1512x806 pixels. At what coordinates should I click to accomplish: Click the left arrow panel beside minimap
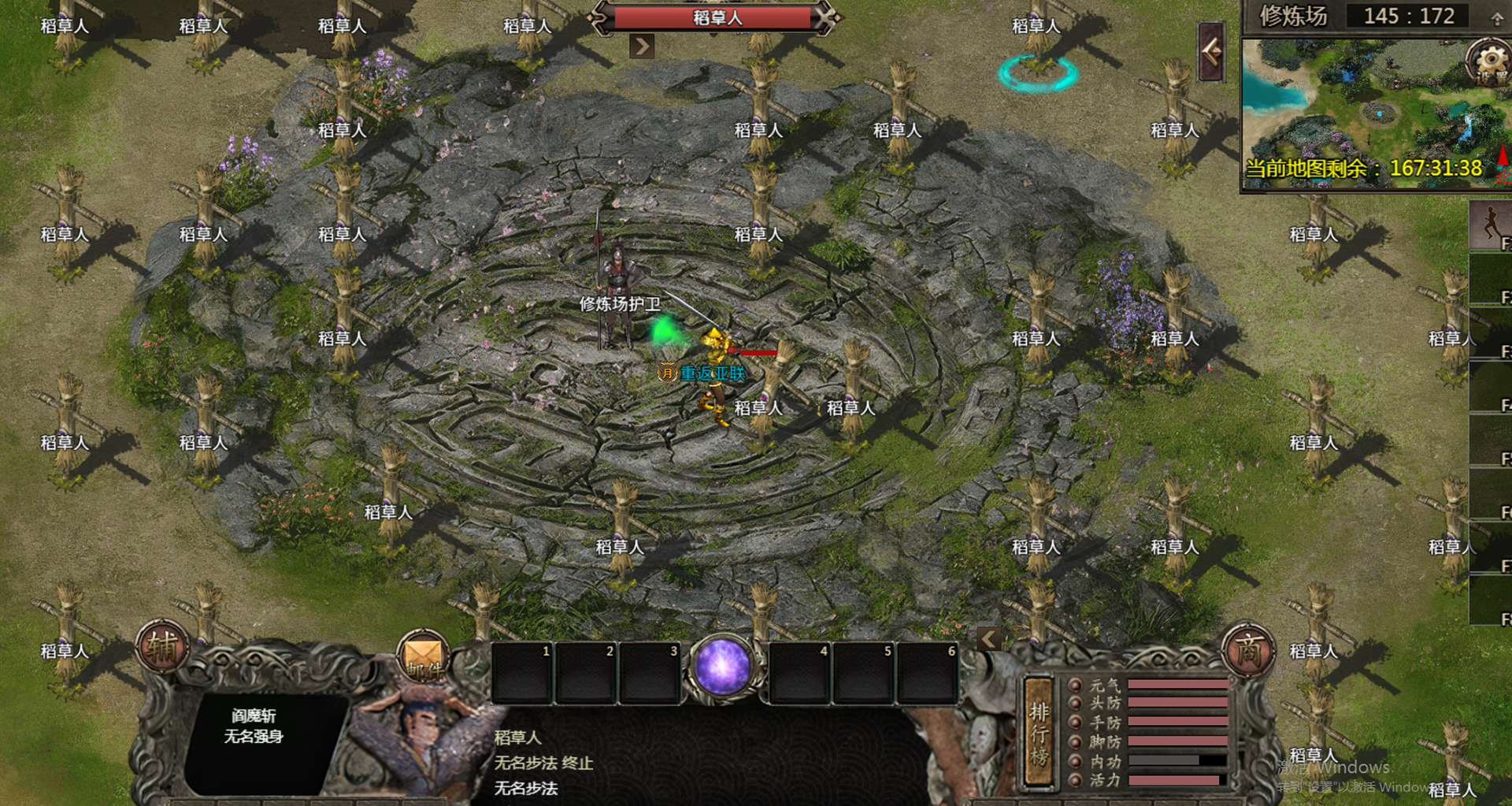tap(1211, 52)
